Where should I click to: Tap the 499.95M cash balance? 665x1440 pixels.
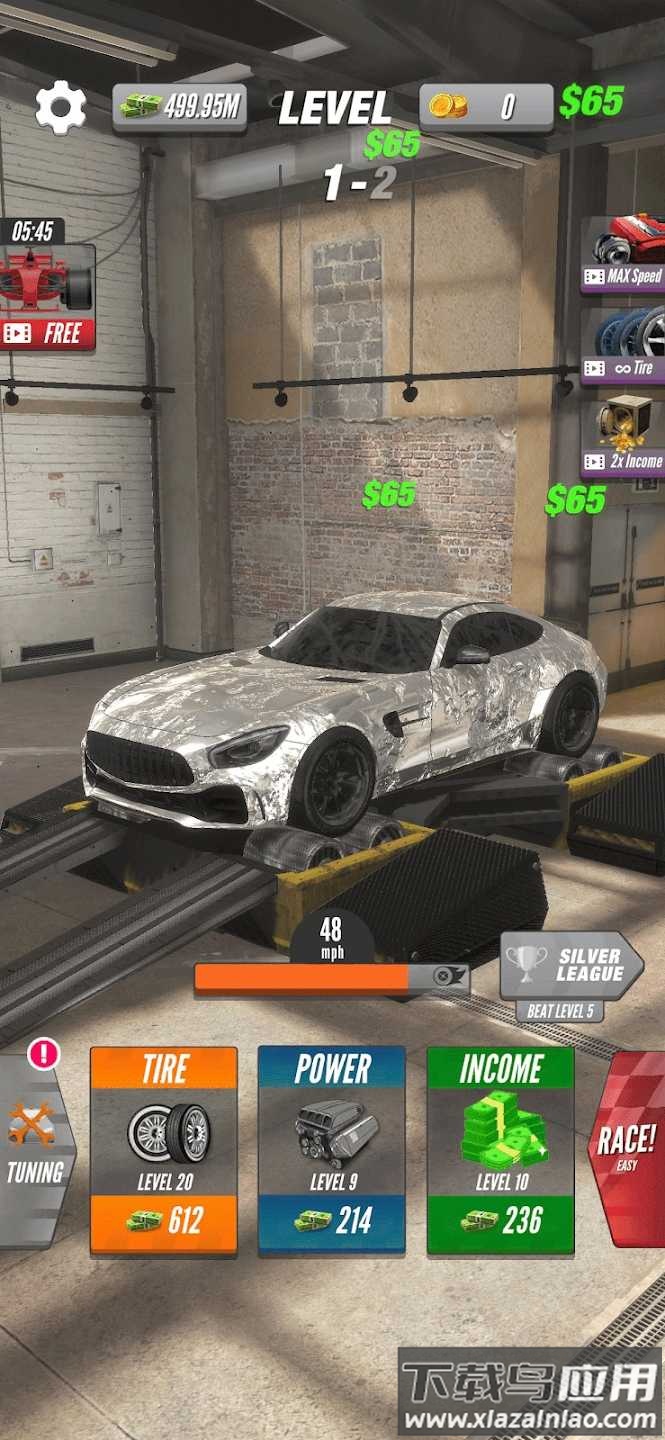(180, 107)
